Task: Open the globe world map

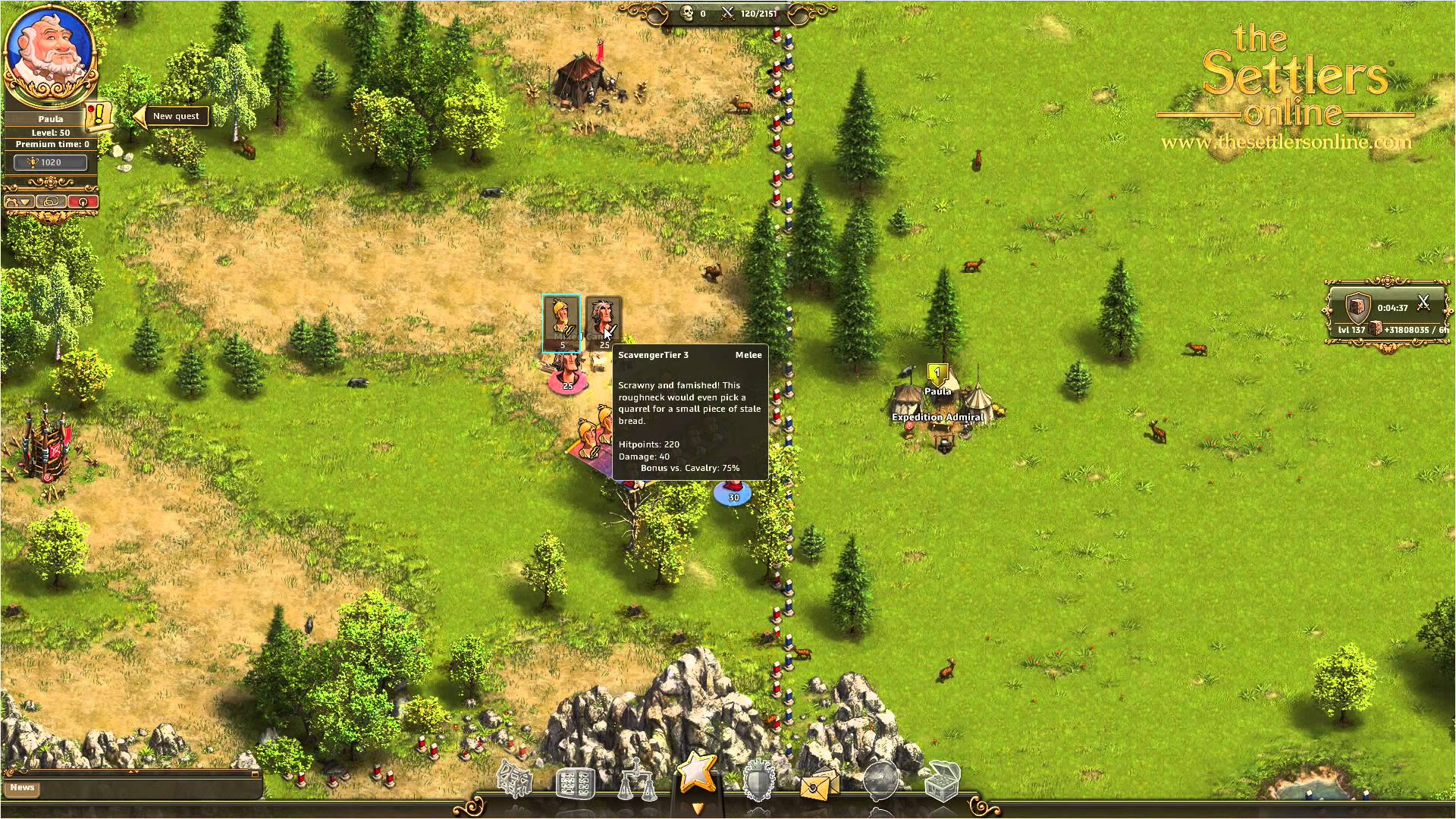Action: coord(880,781)
